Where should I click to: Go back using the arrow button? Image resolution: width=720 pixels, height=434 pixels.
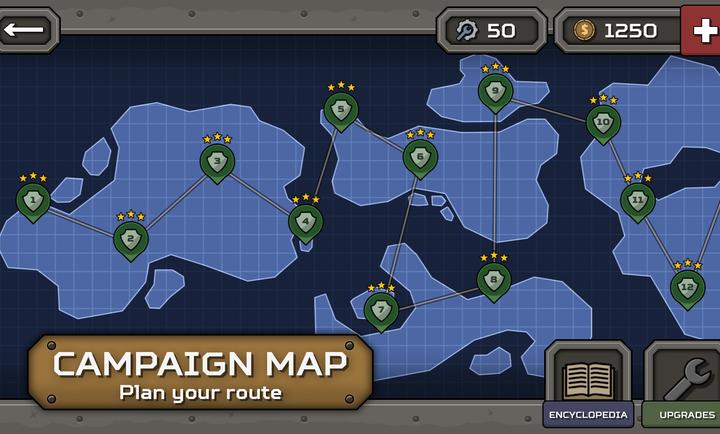click(28, 29)
